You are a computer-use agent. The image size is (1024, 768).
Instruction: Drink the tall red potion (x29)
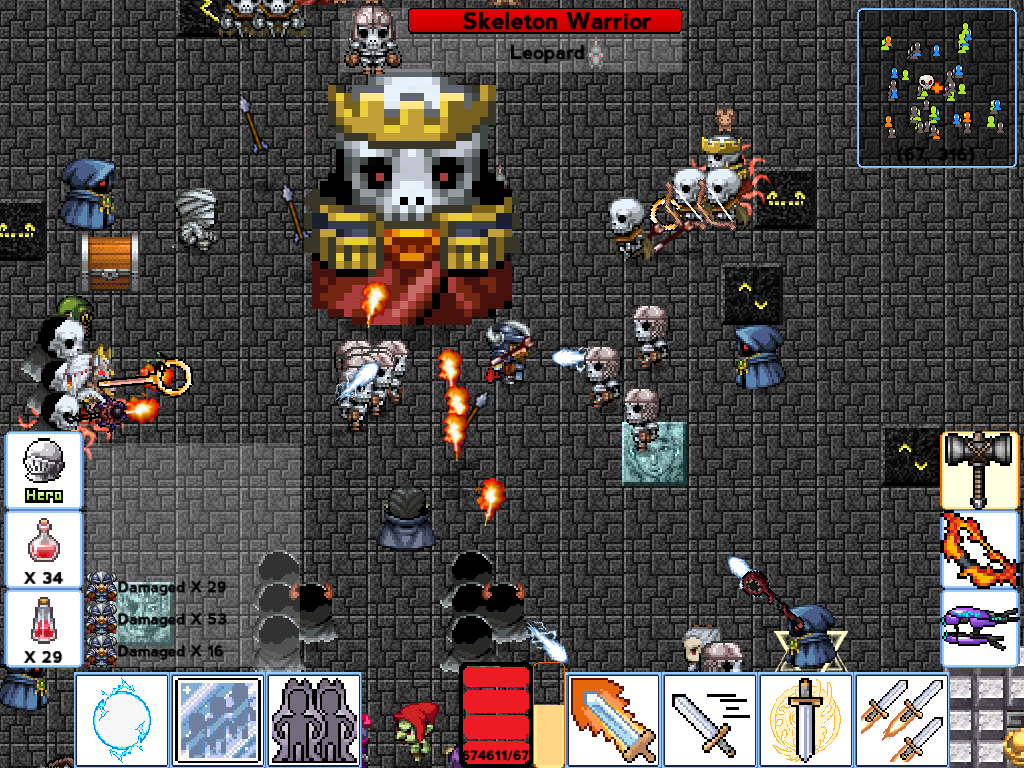[x=44, y=627]
